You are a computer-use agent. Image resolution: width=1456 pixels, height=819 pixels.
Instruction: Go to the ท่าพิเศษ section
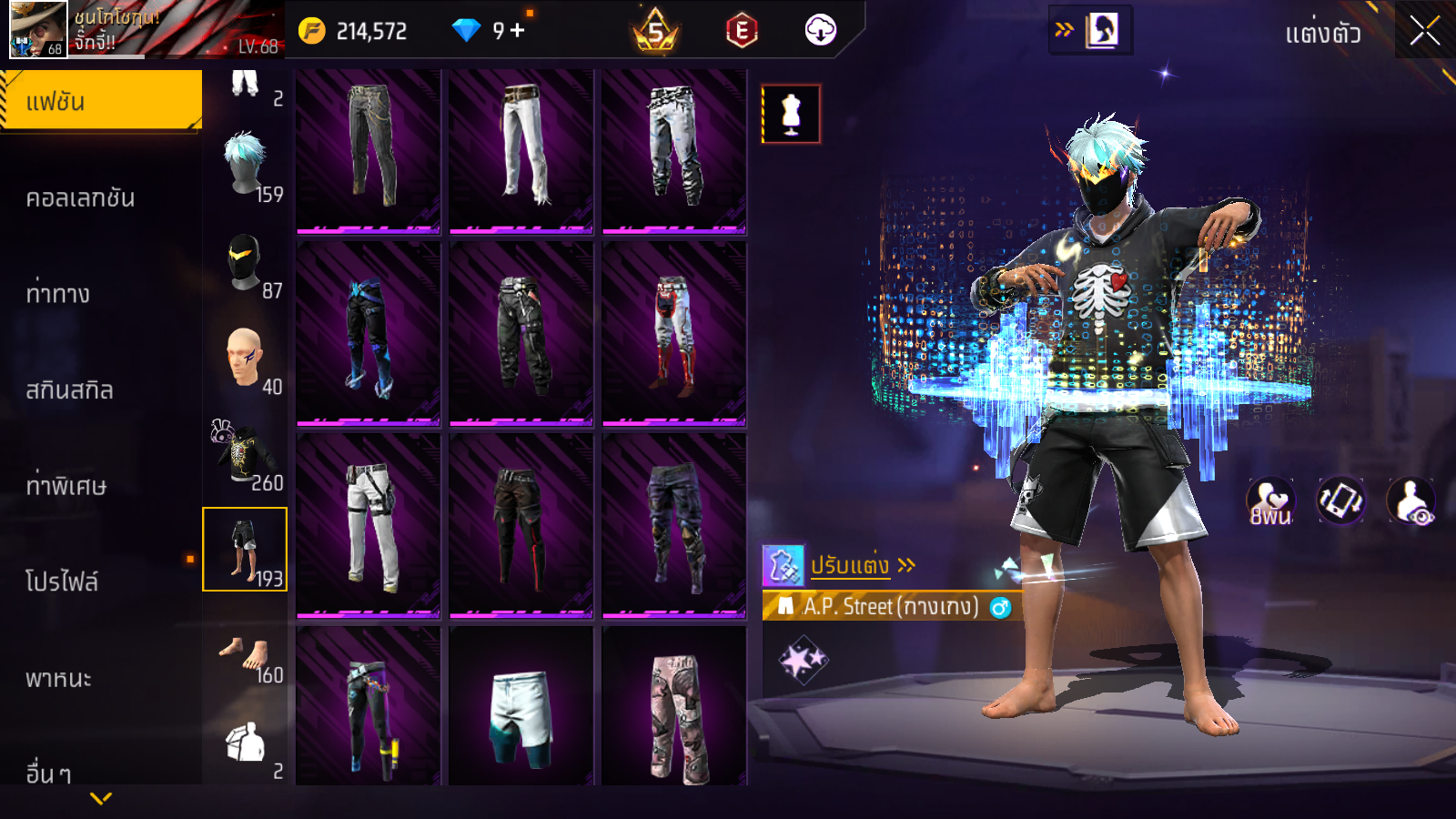click(x=66, y=486)
